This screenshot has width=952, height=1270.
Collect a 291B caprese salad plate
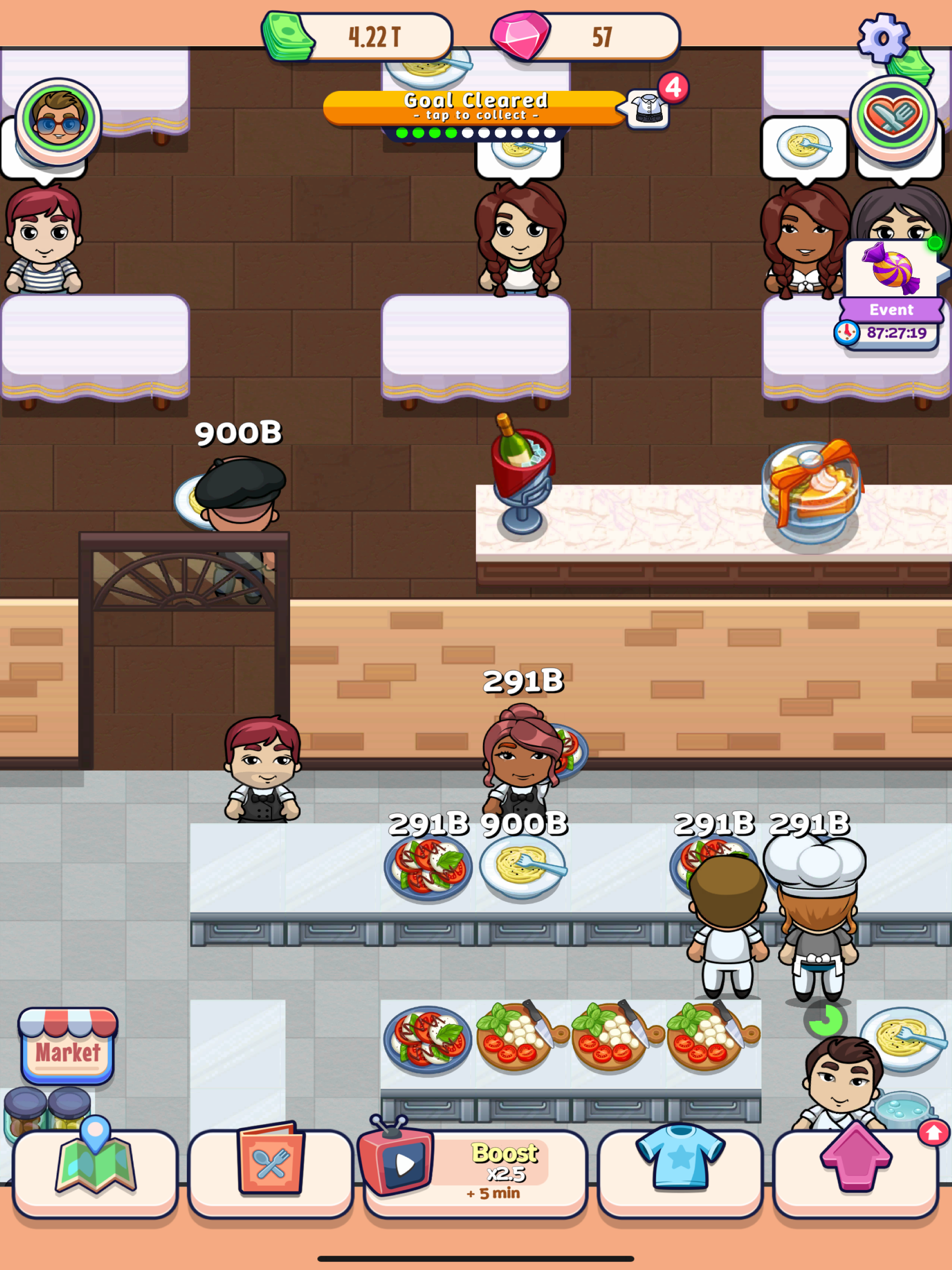coord(428,867)
